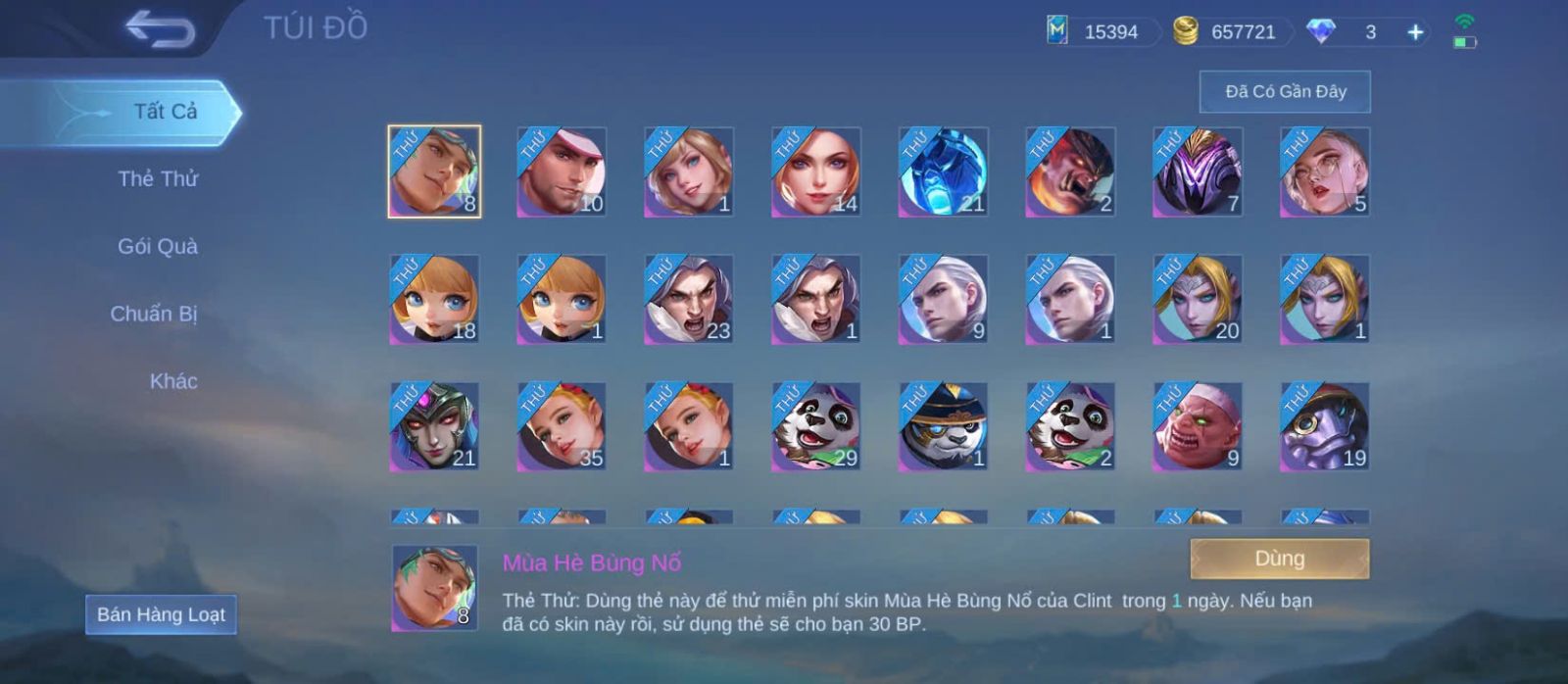Image resolution: width=1568 pixels, height=684 pixels.
Task: Pick the trial card with quantity 14
Action: (x=816, y=171)
